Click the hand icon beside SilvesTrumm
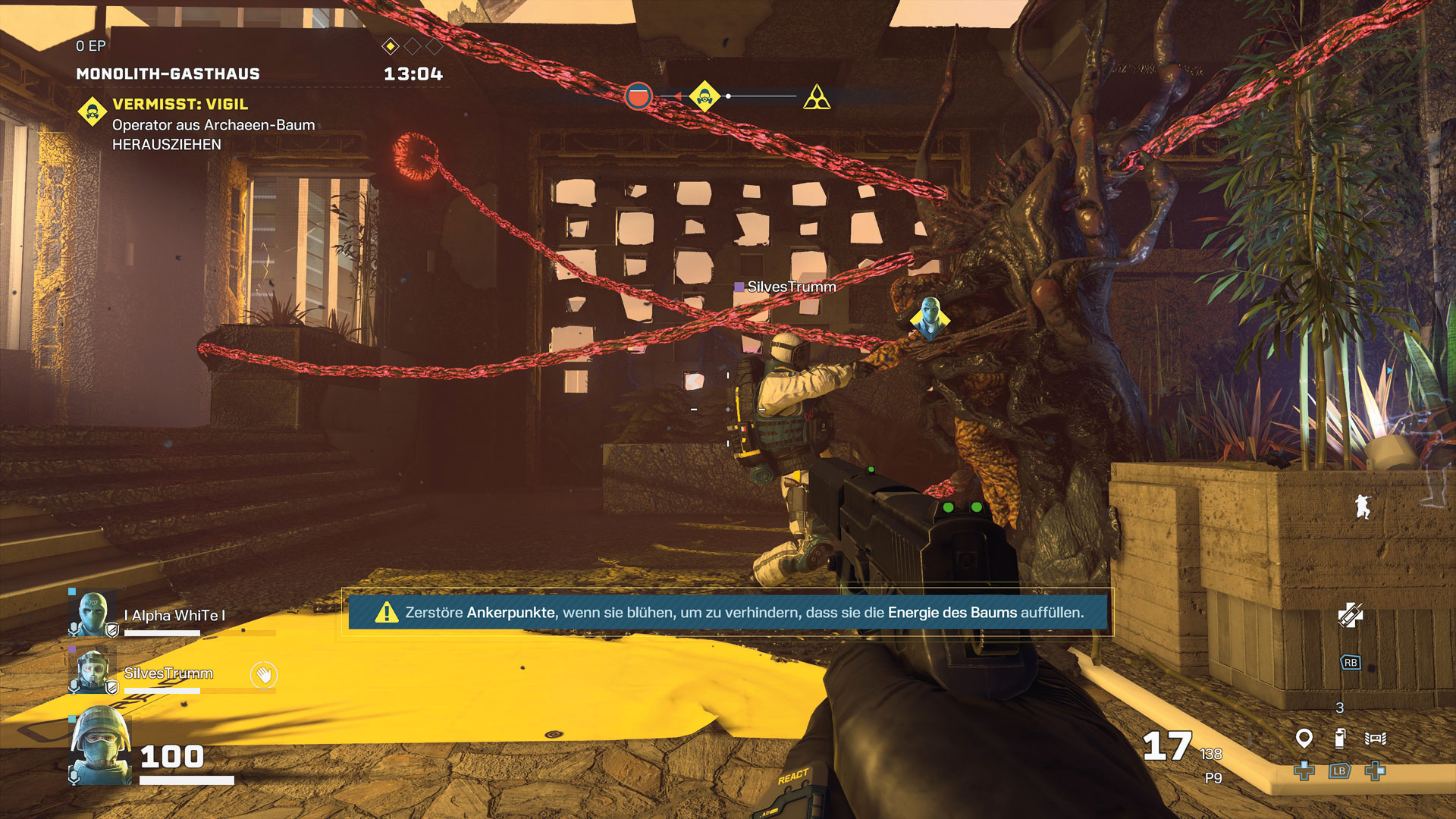Image resolution: width=1456 pixels, height=819 pixels. tap(264, 674)
